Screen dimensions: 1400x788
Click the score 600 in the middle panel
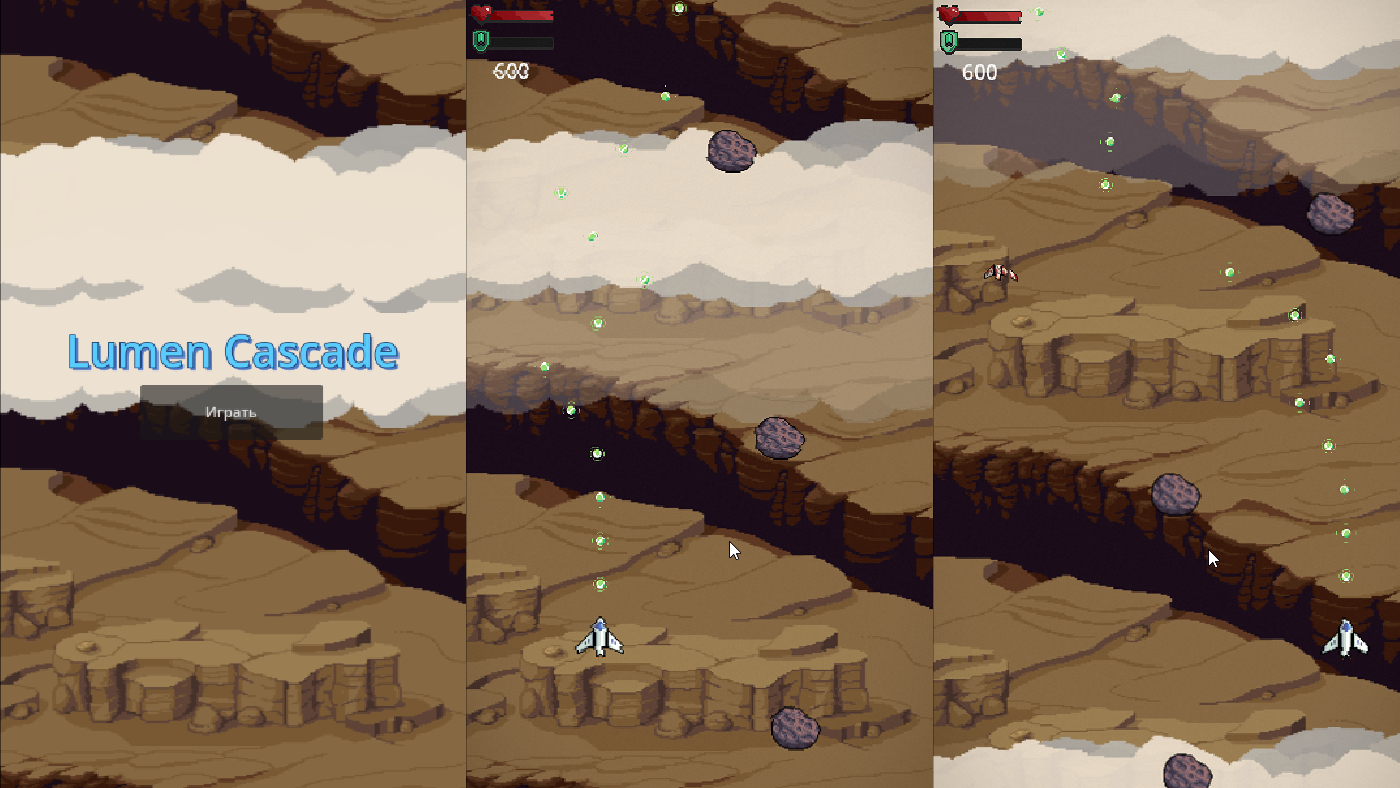[512, 71]
